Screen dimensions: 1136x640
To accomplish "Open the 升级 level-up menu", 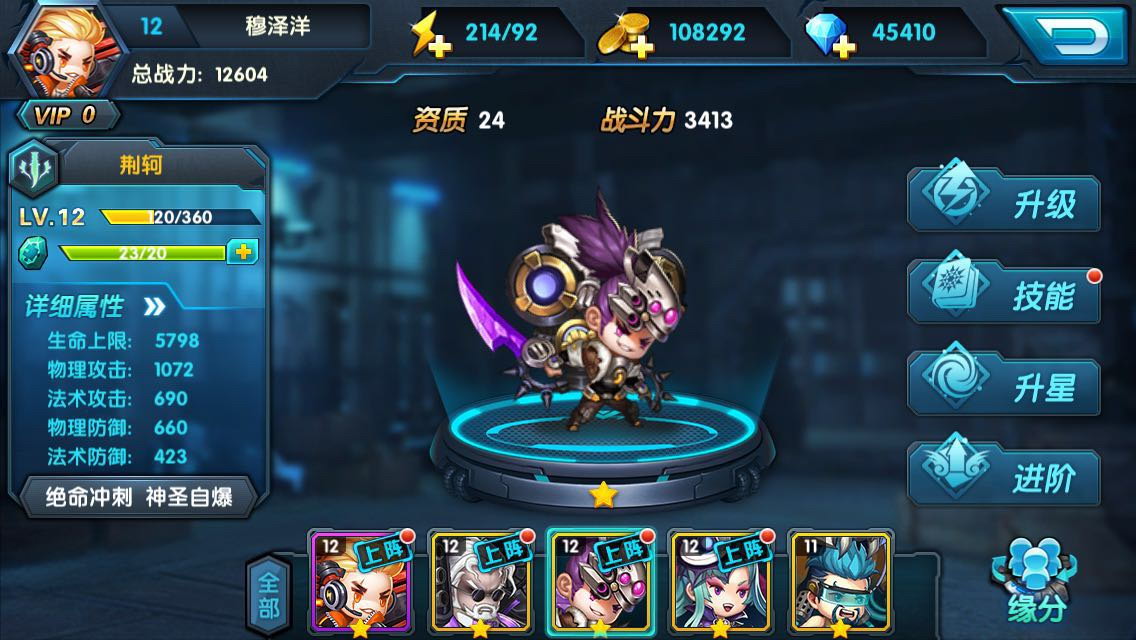I will click(x=1005, y=204).
